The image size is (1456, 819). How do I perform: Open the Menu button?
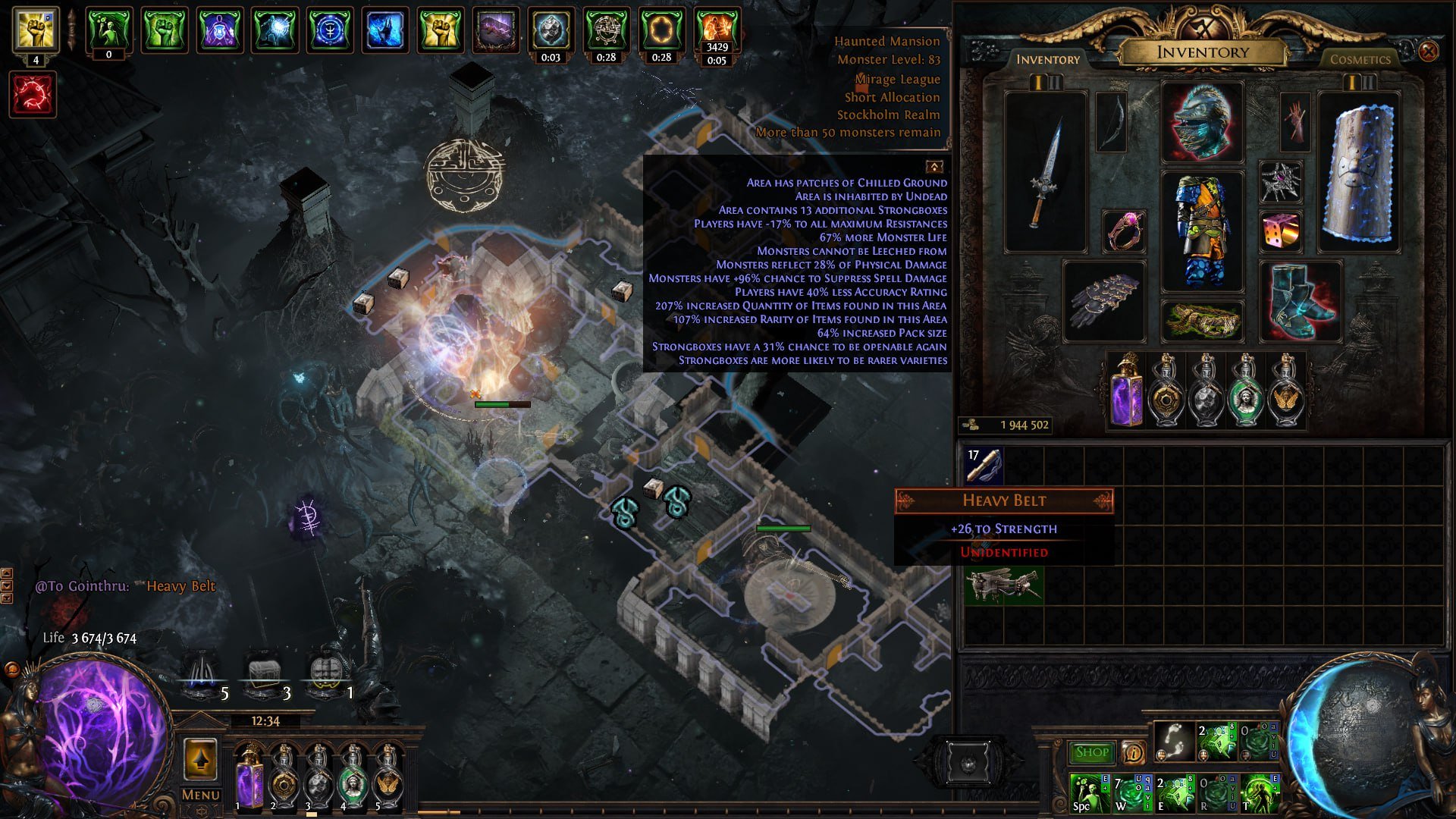[x=200, y=795]
